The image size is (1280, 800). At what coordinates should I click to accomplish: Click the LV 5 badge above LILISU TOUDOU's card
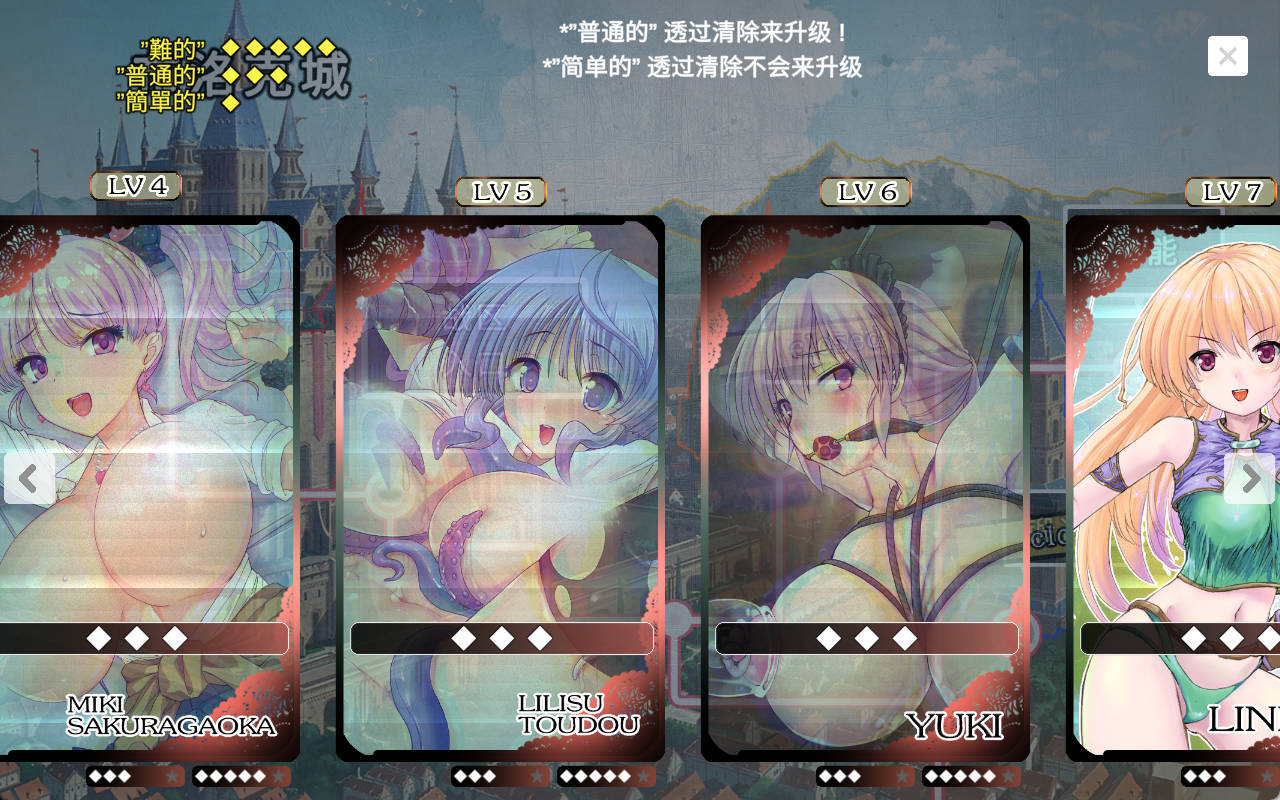click(502, 192)
